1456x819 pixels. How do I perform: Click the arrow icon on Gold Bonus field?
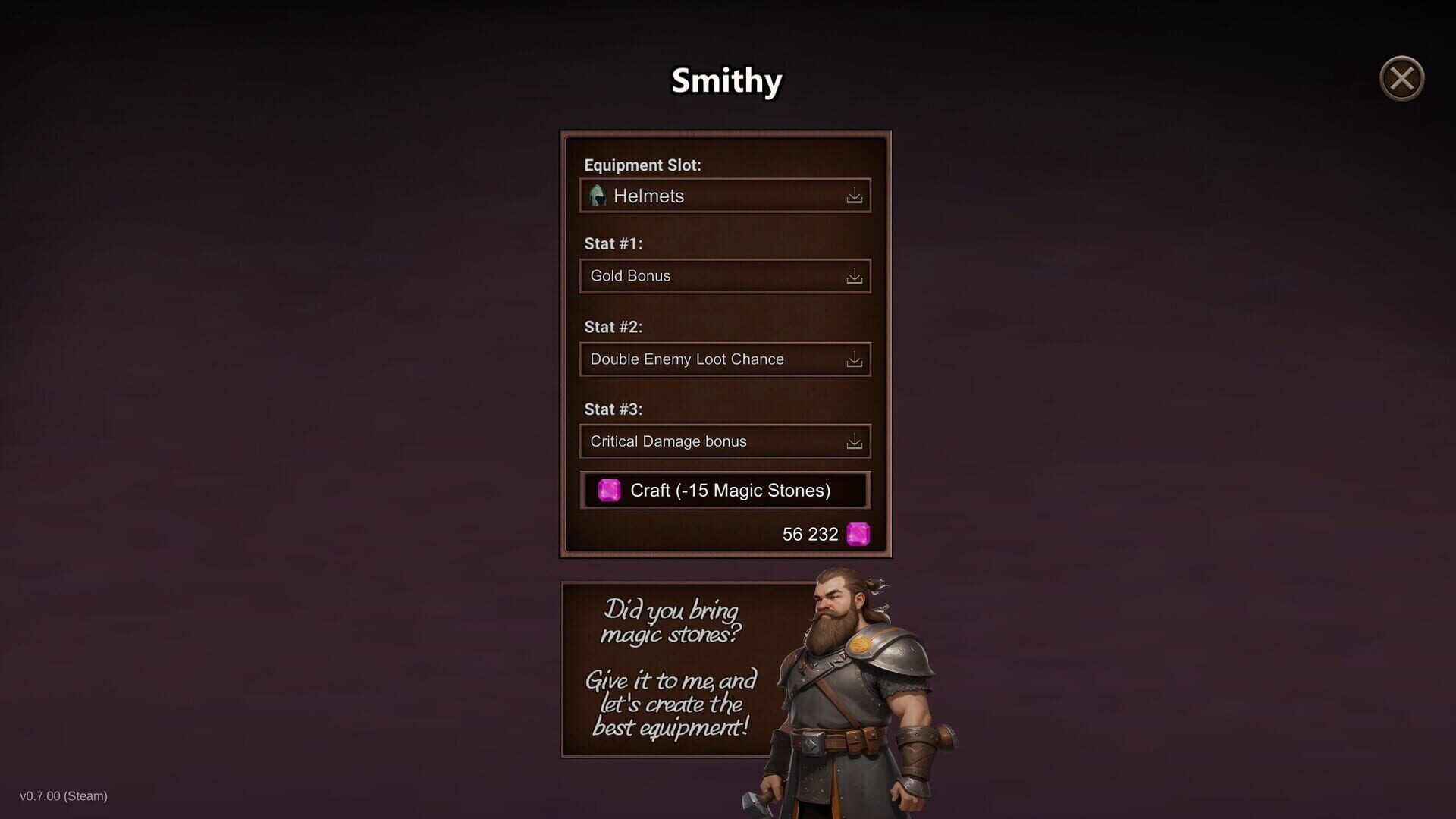855,276
